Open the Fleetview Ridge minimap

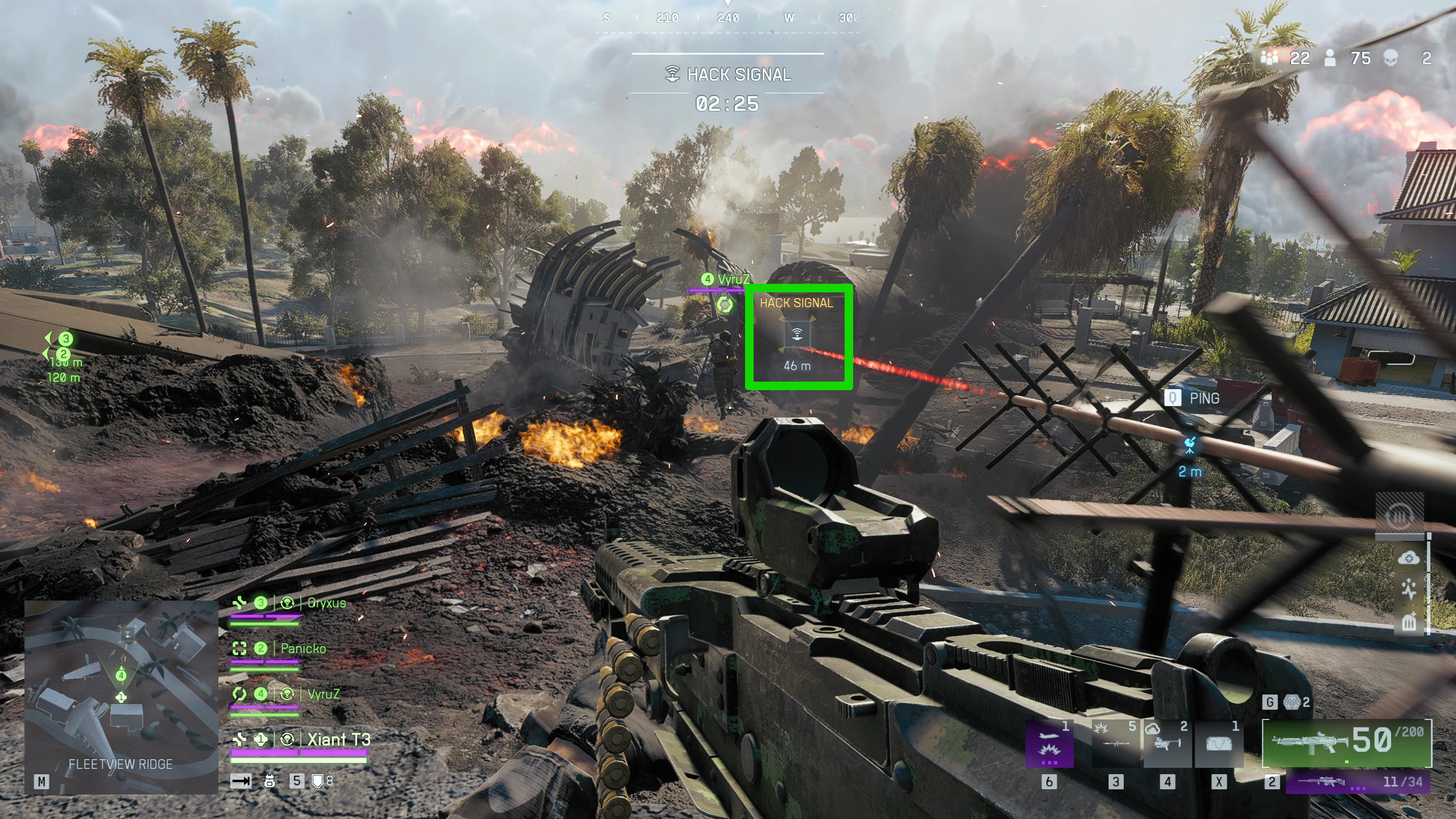(x=121, y=697)
